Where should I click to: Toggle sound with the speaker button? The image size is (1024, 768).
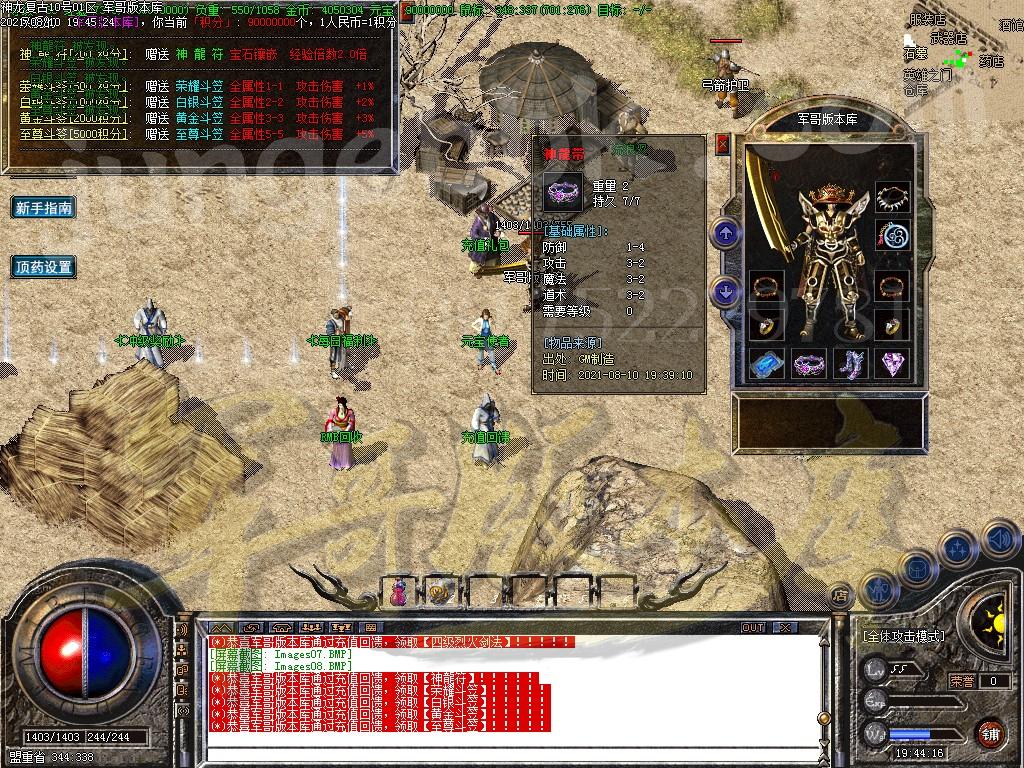pyautogui.click(x=1000, y=540)
